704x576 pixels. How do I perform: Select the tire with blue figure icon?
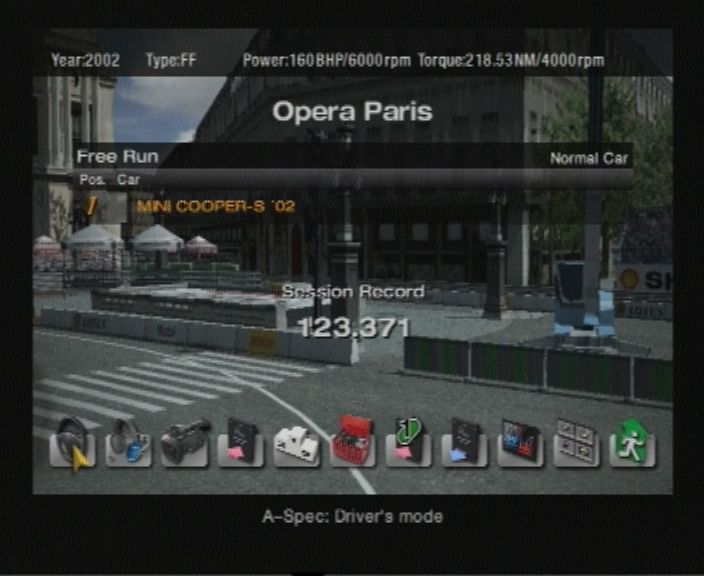click(128, 442)
